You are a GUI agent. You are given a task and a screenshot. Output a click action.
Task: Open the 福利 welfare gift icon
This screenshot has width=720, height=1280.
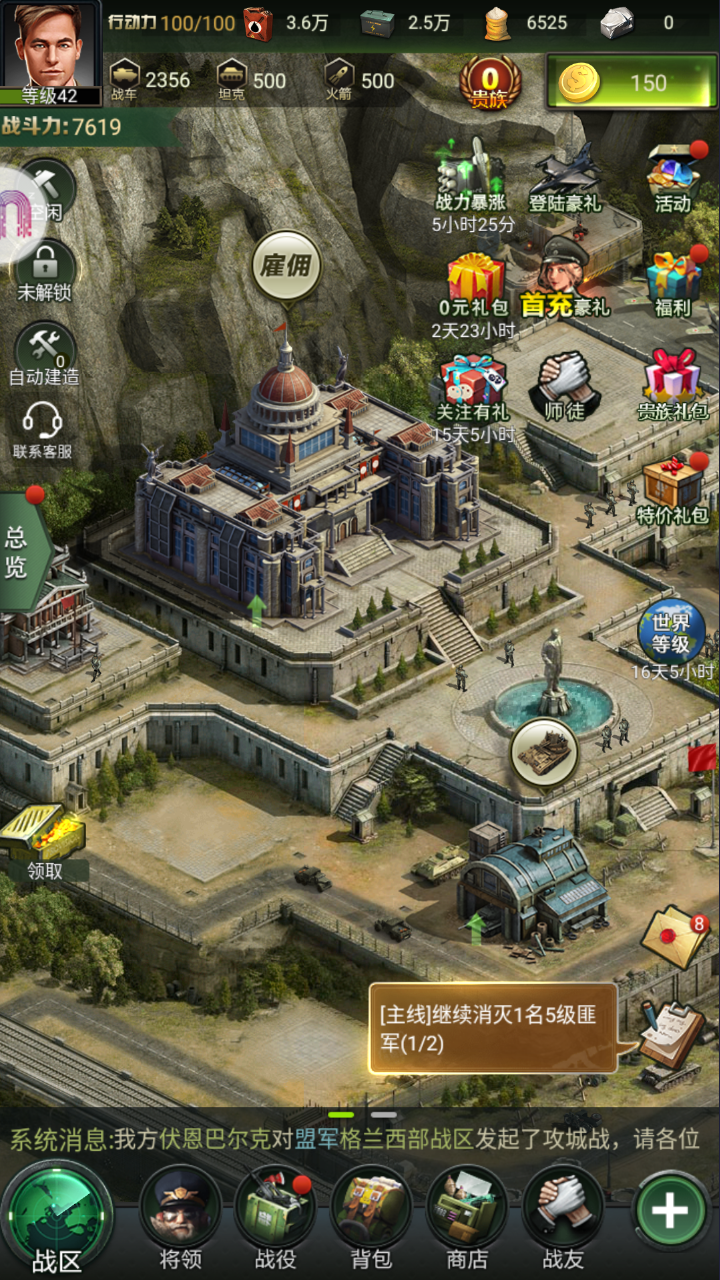(x=673, y=285)
